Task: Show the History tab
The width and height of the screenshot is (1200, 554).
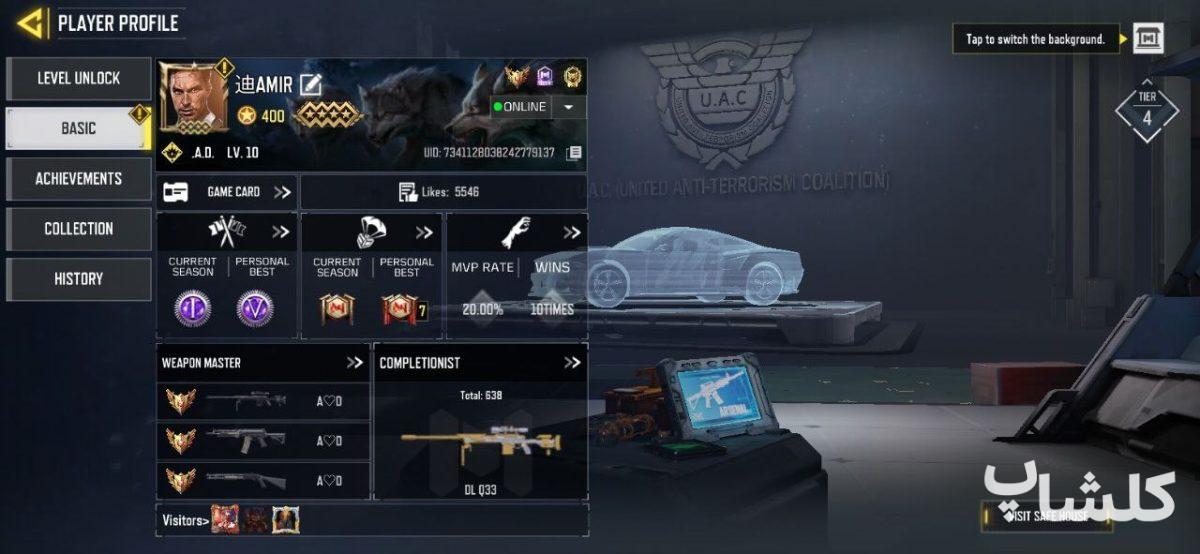Action: (79, 279)
